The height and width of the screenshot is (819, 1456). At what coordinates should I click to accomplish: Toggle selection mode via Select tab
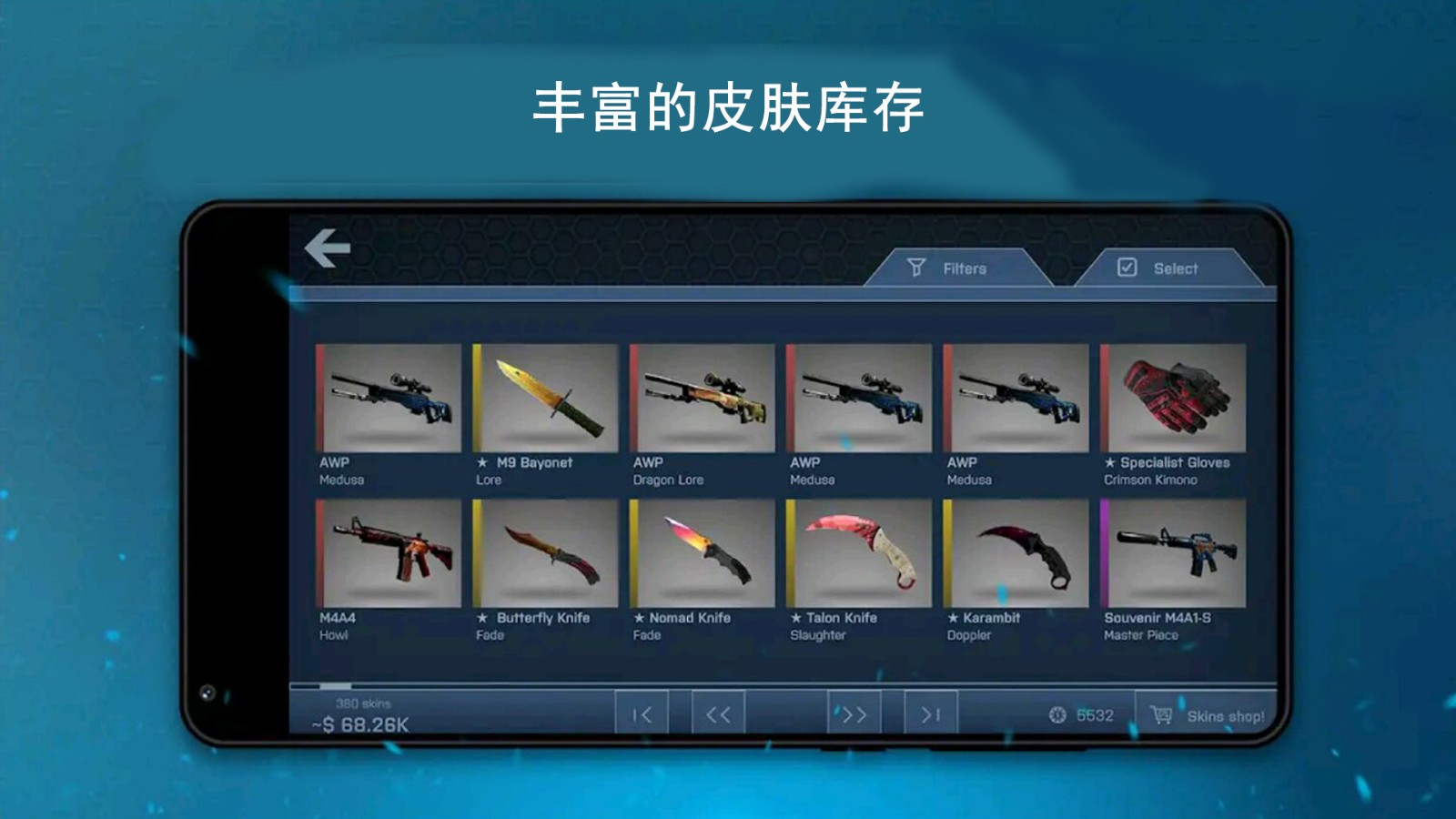[x=1174, y=267]
